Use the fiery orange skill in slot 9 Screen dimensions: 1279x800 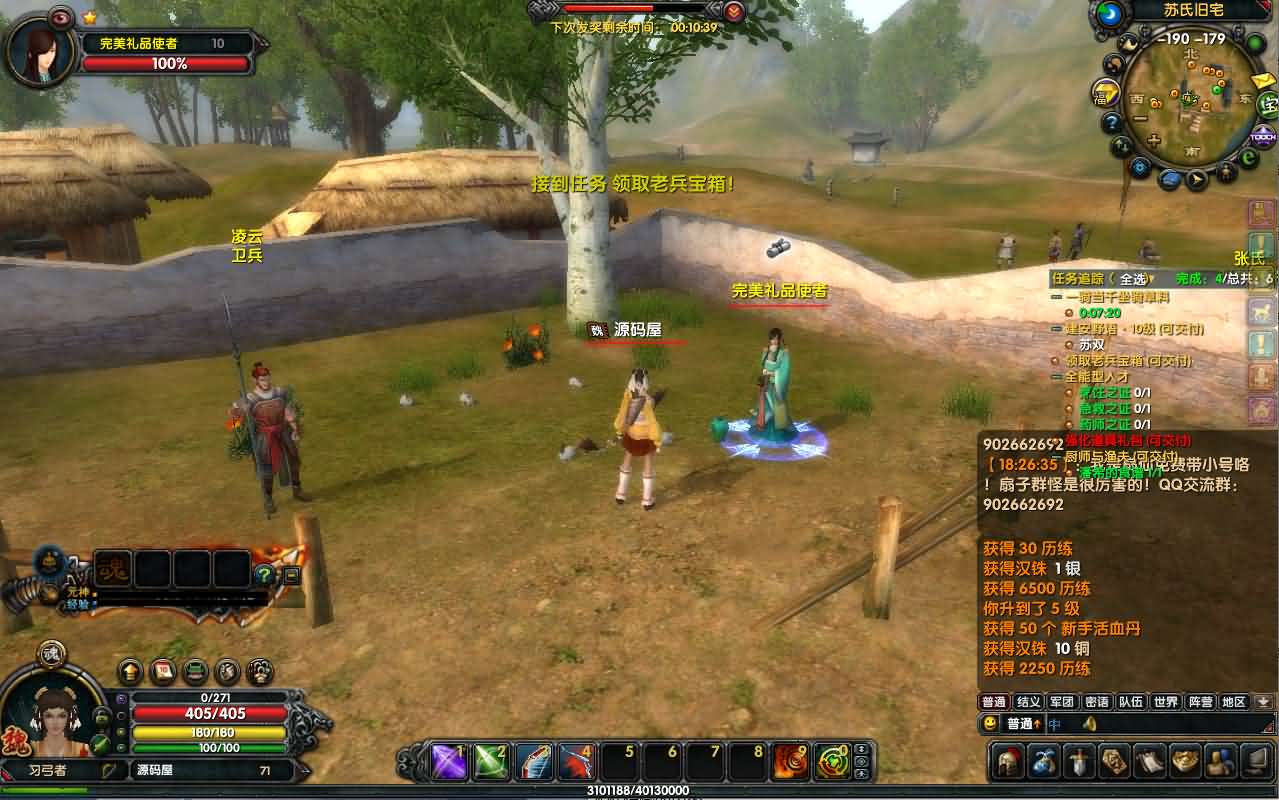point(790,762)
